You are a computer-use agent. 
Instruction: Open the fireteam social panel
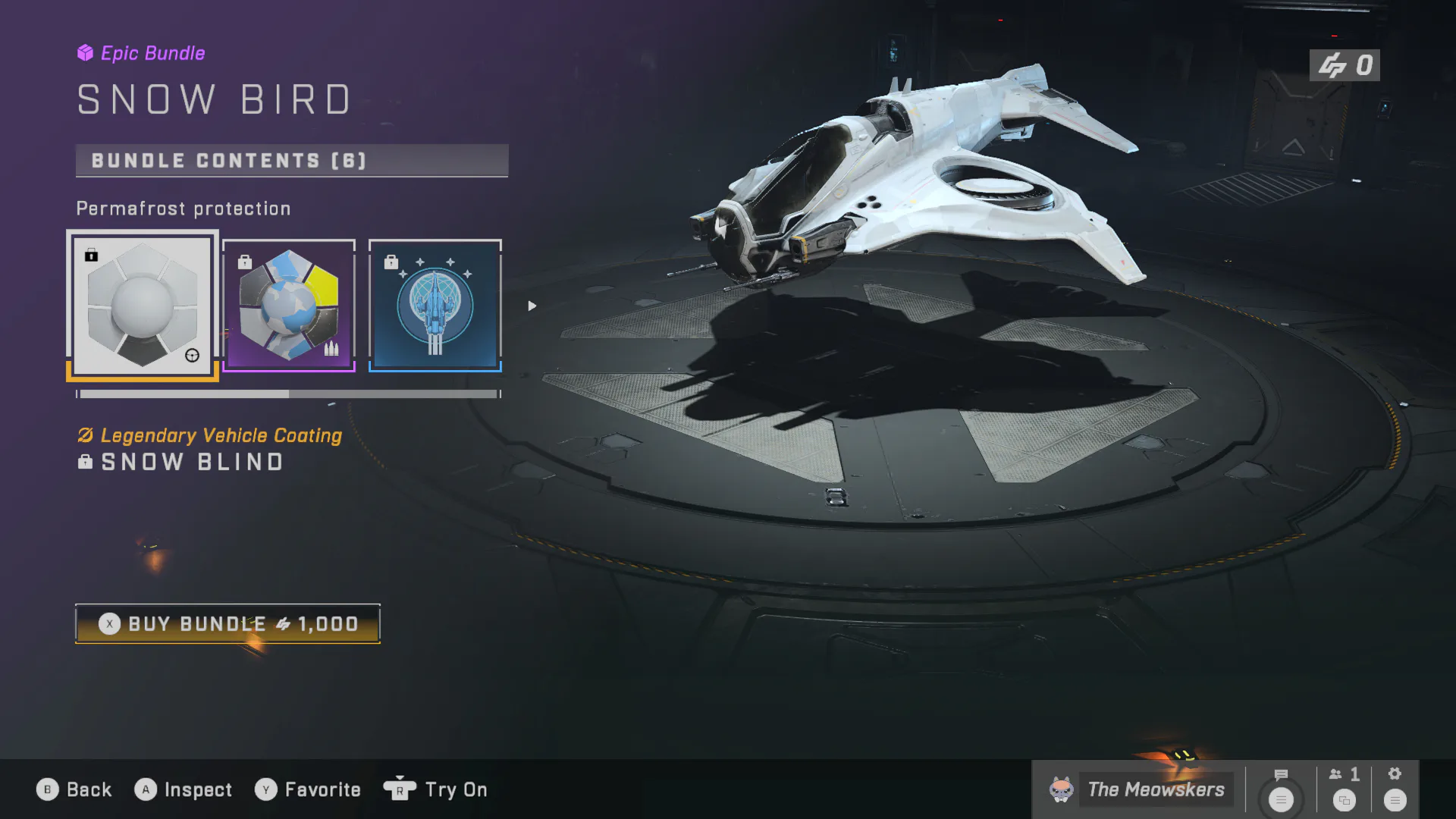pyautogui.click(x=1345, y=789)
